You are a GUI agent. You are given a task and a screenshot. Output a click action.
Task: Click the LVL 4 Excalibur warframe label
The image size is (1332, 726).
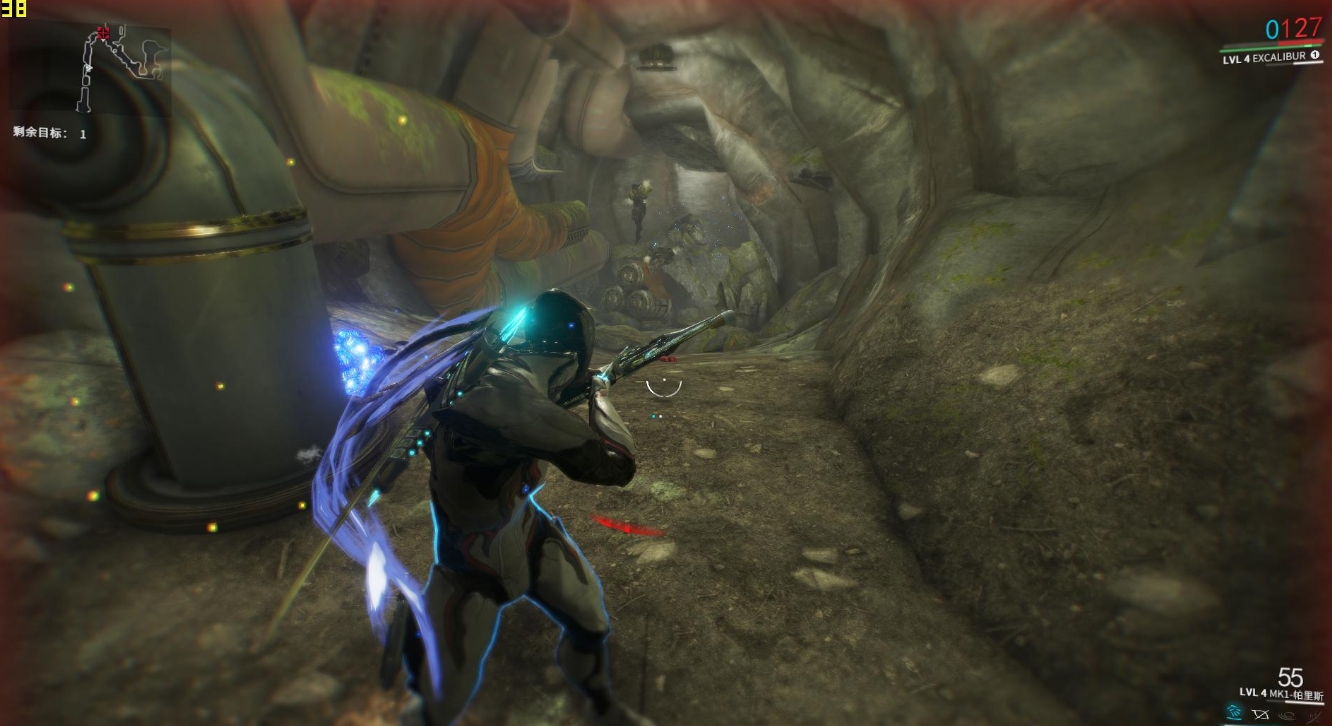coord(1266,59)
